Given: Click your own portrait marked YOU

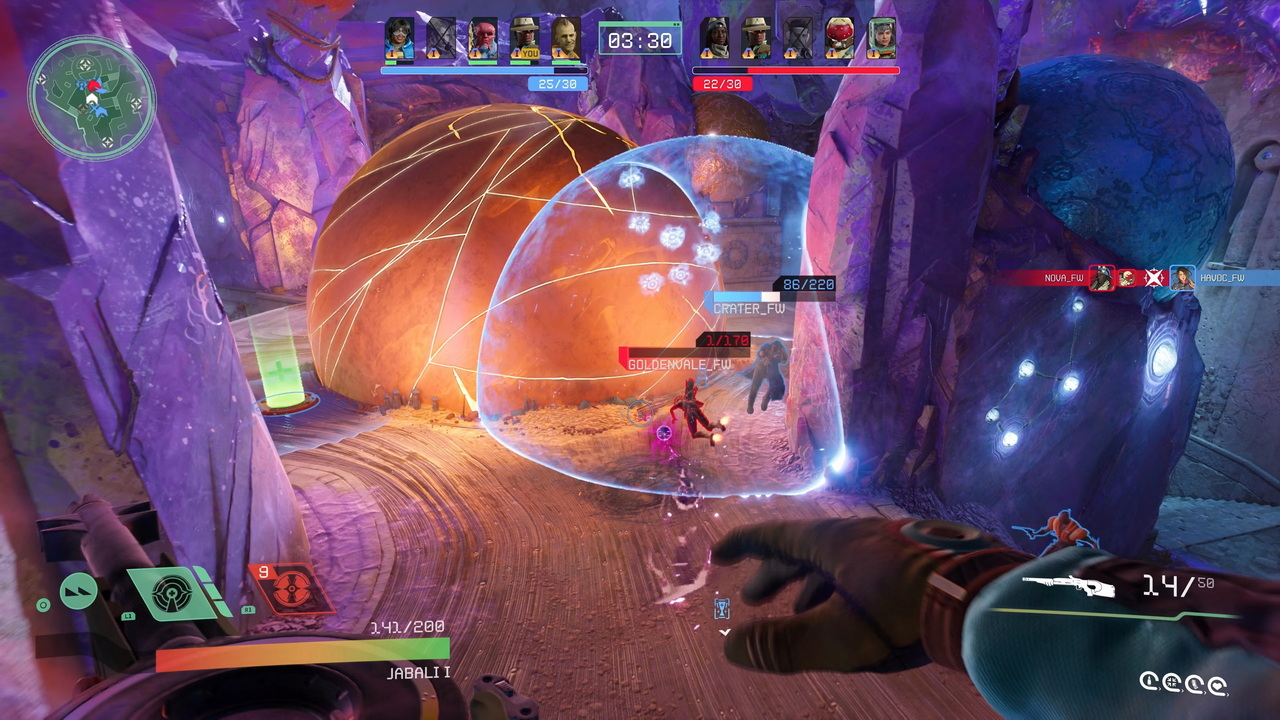Looking at the screenshot, I should click(x=525, y=38).
